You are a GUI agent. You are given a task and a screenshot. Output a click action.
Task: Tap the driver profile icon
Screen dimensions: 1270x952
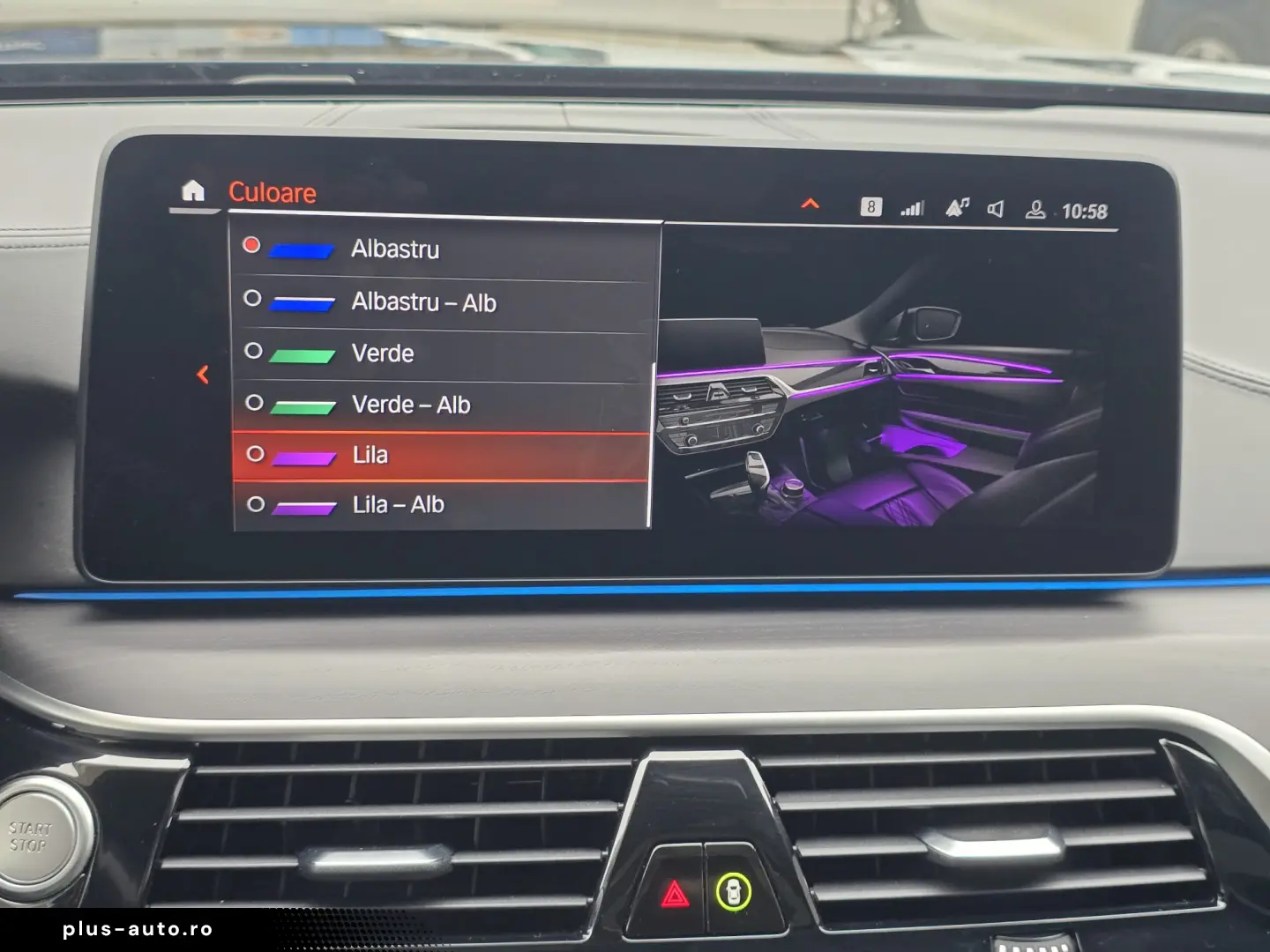(x=1036, y=209)
